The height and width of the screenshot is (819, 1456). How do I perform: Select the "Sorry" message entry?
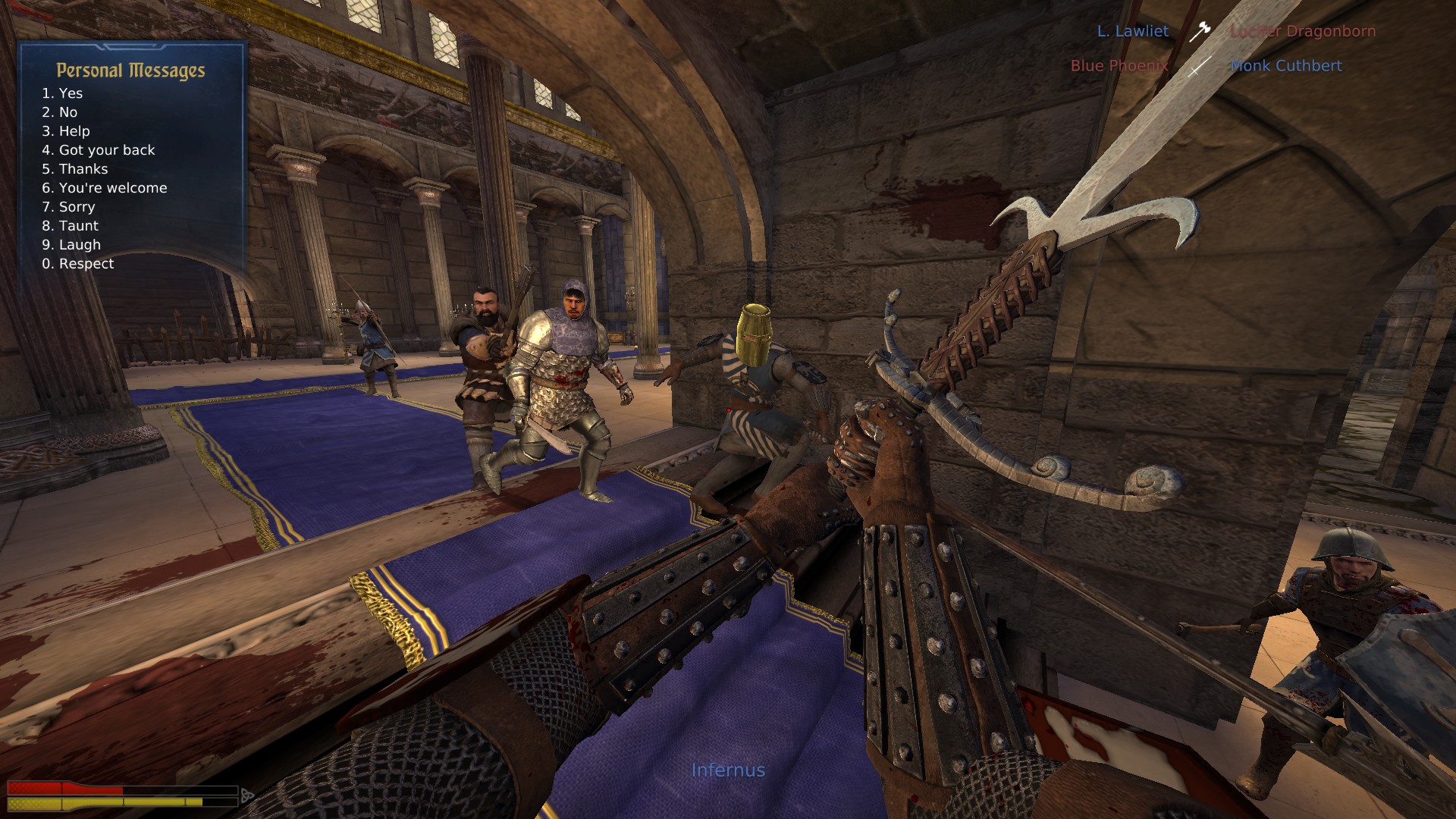69,207
